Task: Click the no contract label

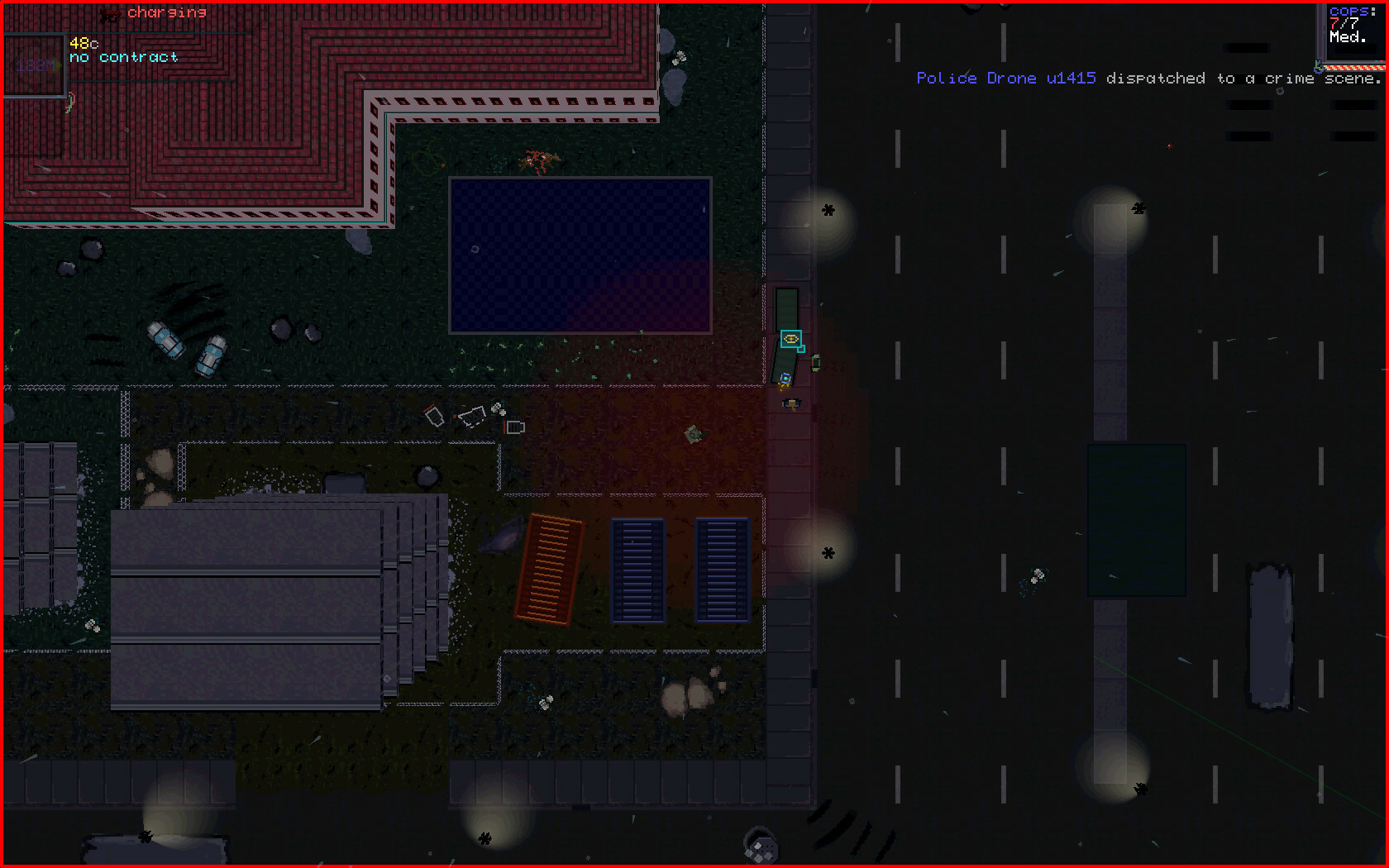Action: pos(124,57)
